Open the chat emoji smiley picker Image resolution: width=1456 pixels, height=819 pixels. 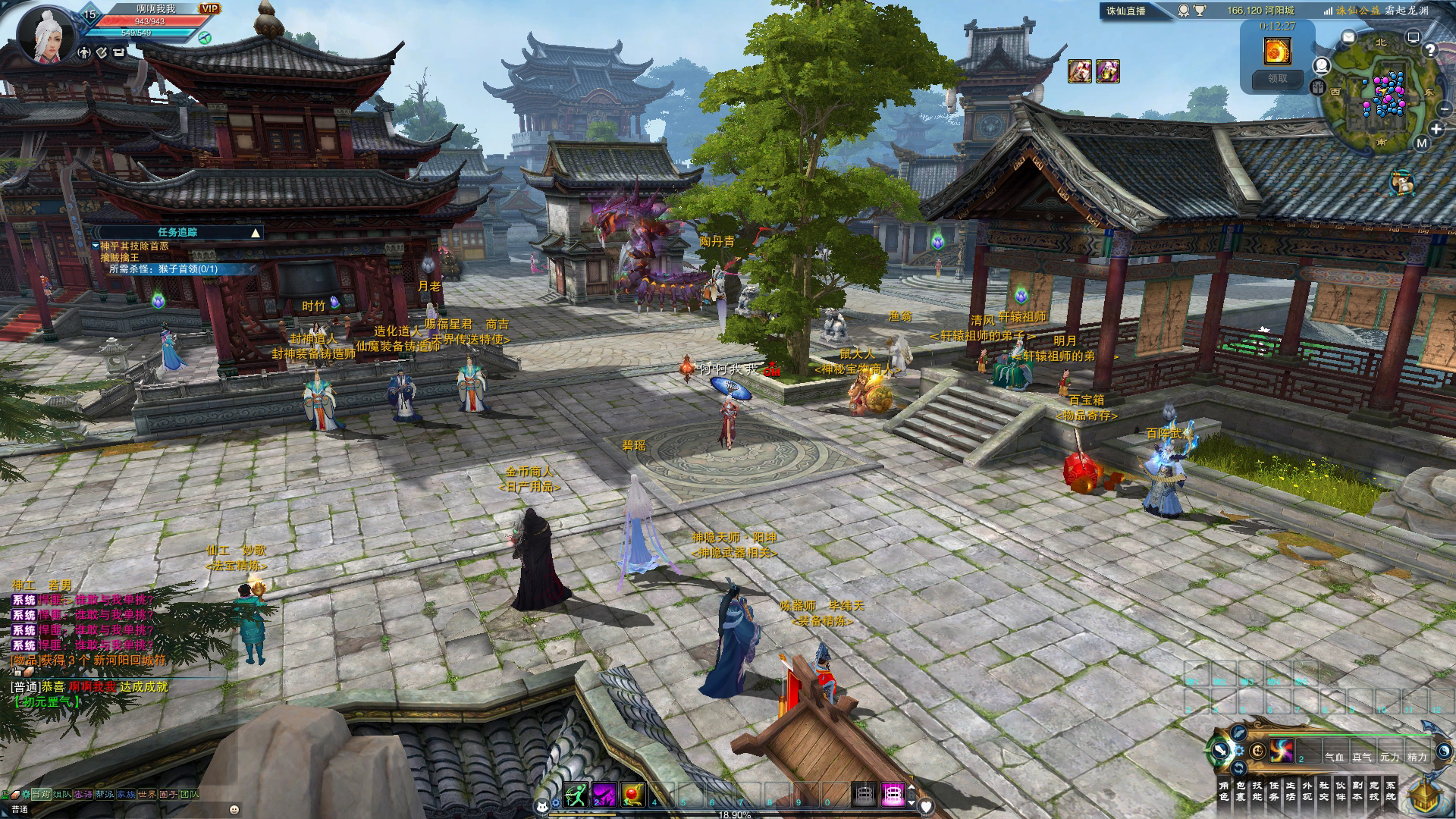pos(234,809)
